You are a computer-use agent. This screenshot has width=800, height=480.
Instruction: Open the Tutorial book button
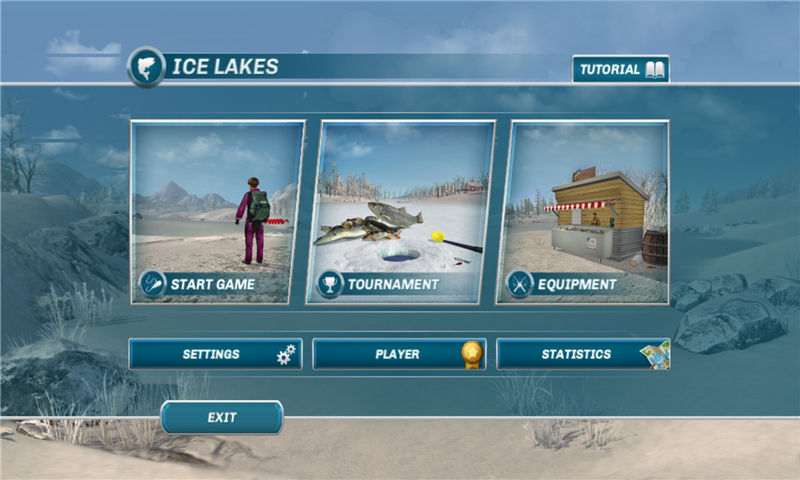pos(620,70)
